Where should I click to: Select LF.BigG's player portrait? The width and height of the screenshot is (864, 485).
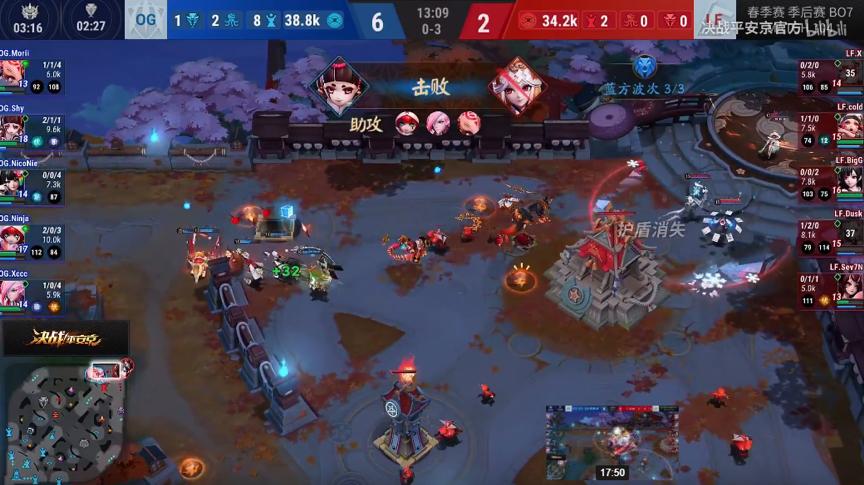[851, 179]
